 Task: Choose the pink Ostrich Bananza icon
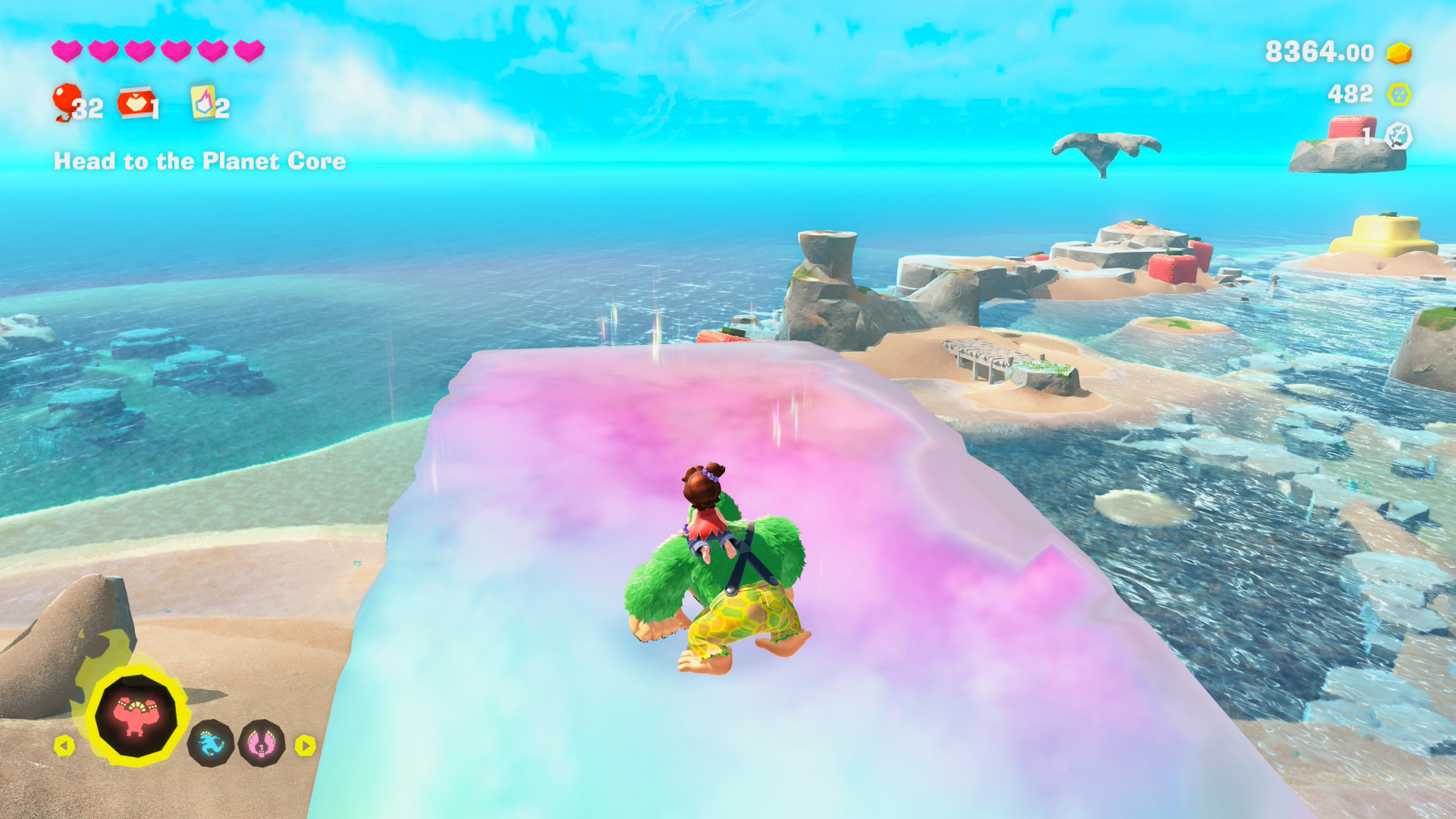262,743
